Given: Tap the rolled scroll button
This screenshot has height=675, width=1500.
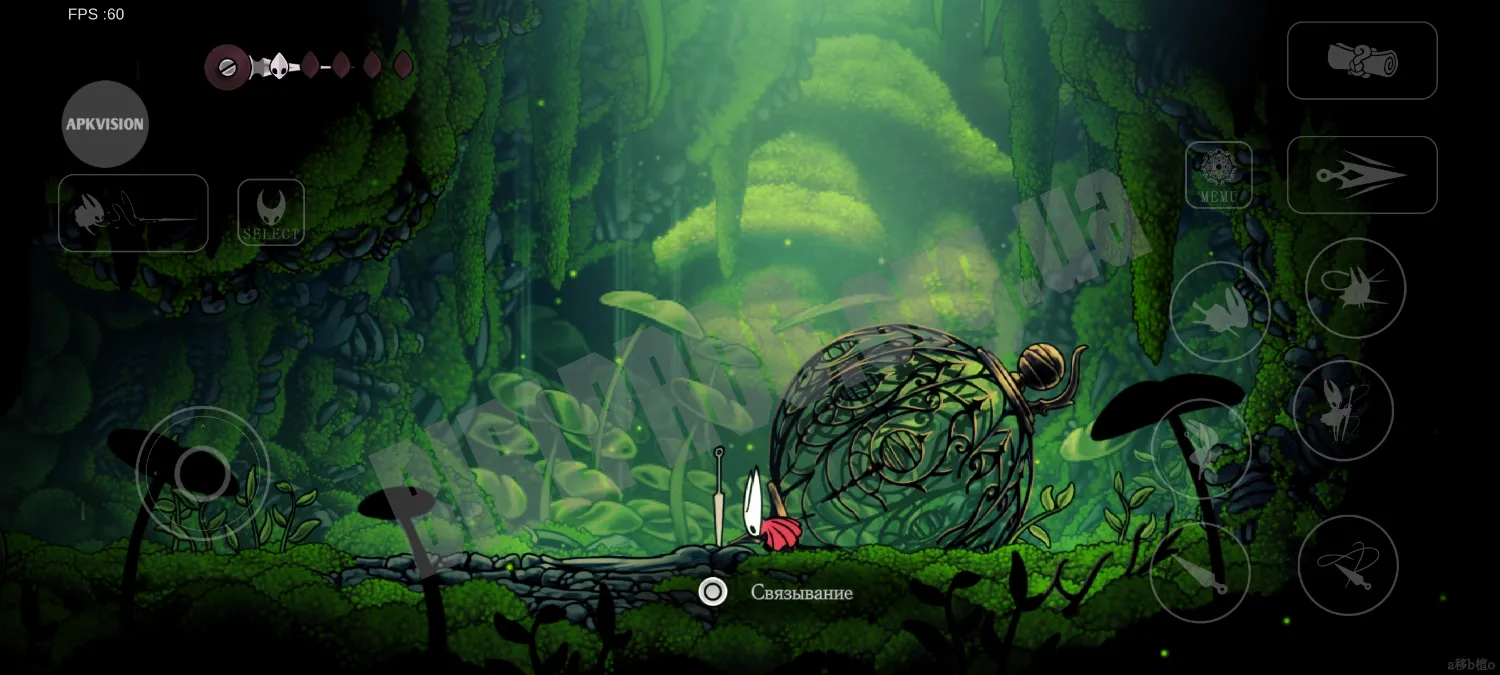Looking at the screenshot, I should tap(1362, 61).
